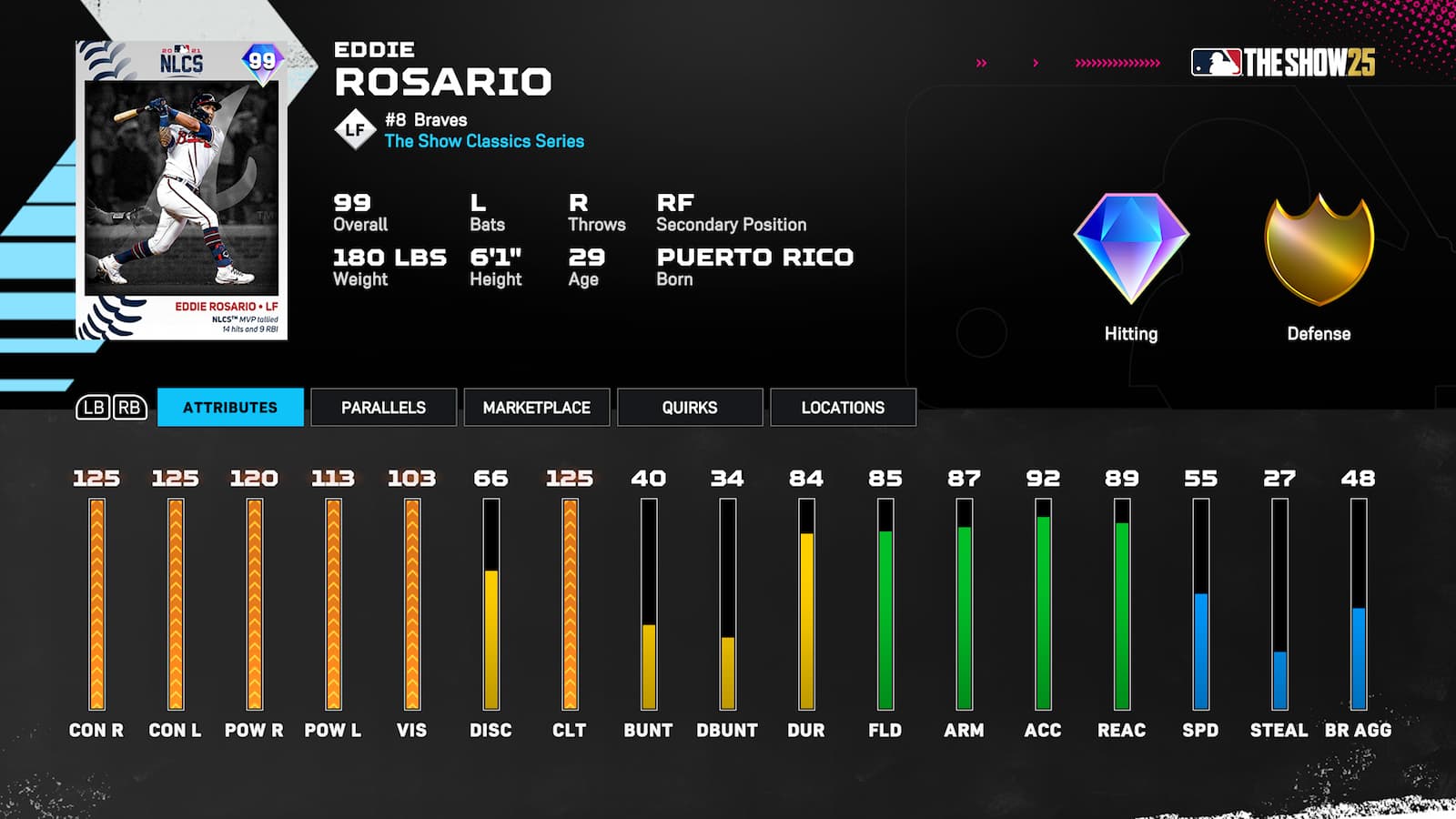Screen dimensions: 1456x819
Task: Switch to the Quirks tab
Action: coord(689,408)
